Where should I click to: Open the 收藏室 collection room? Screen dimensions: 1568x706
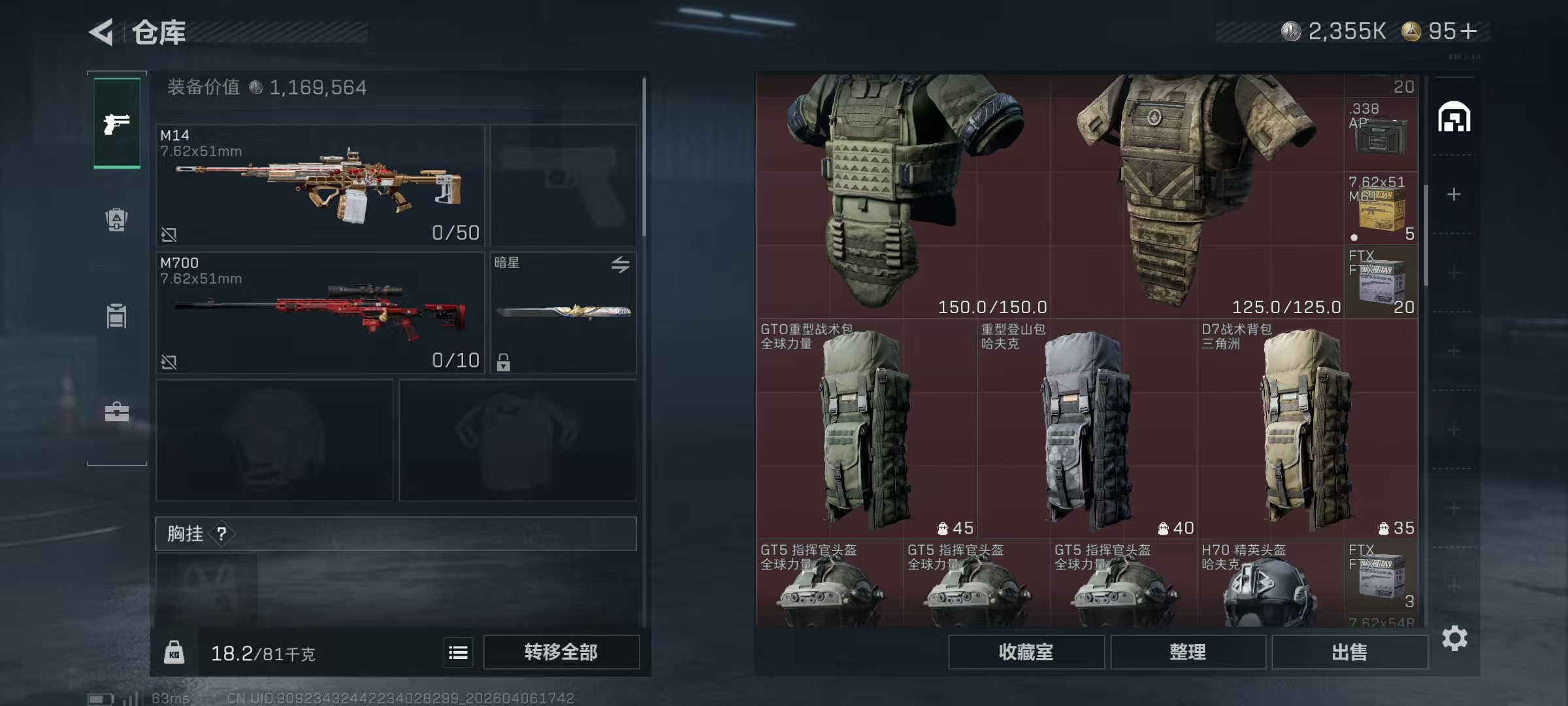(x=1026, y=652)
